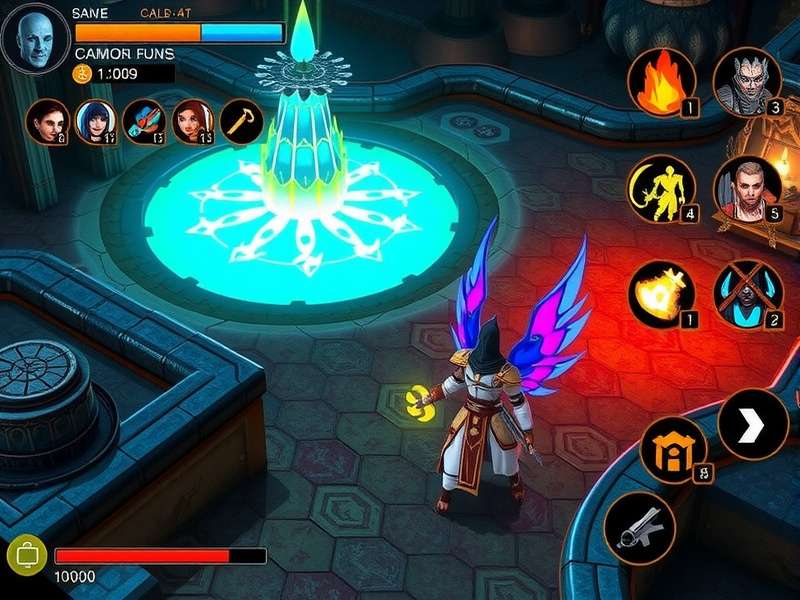Viewport: 800px width, 600px height.
Task: Select the red-haired party member portrait
Action: 193,121
